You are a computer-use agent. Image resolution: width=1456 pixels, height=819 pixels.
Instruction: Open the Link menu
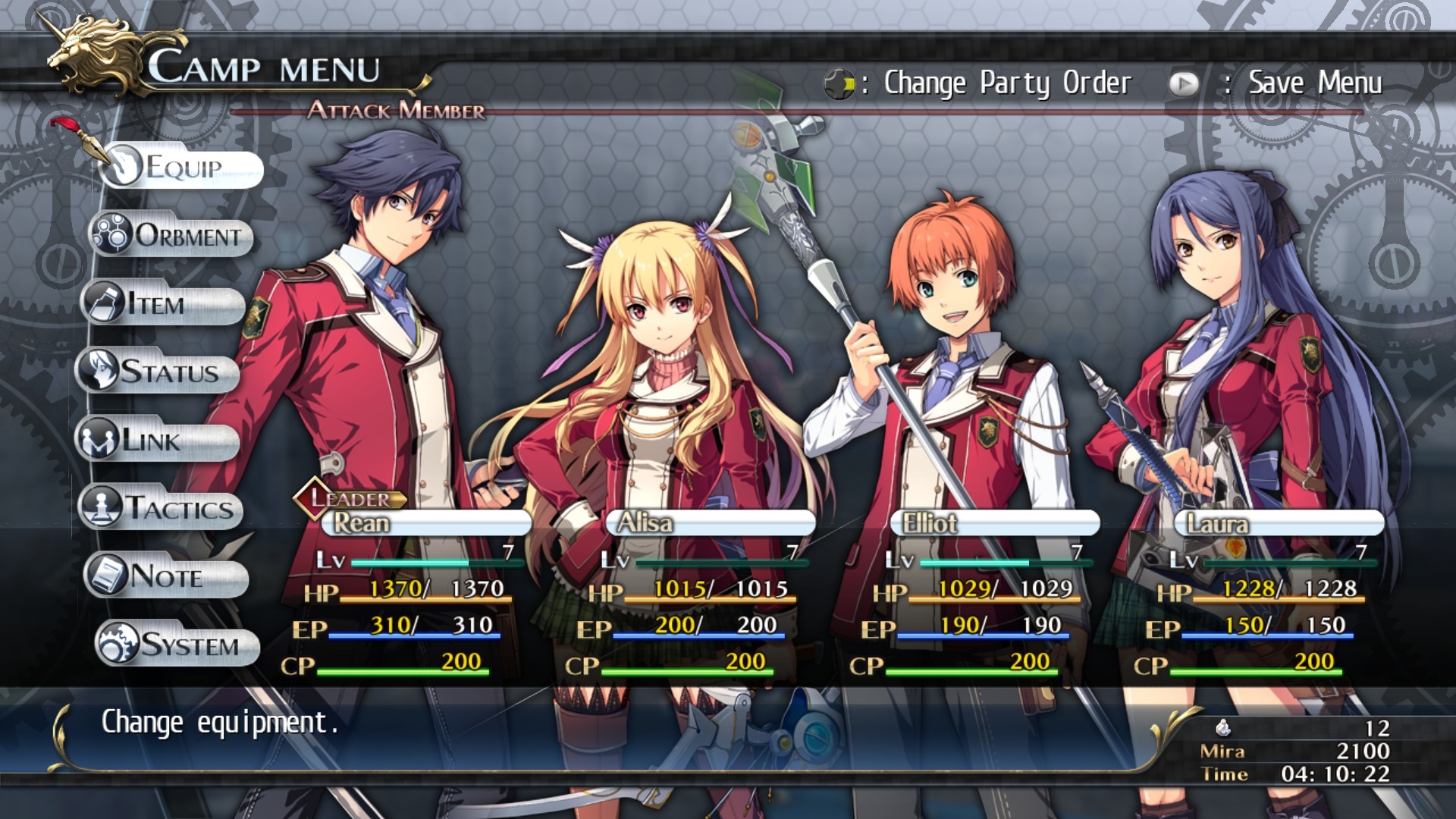(158, 441)
